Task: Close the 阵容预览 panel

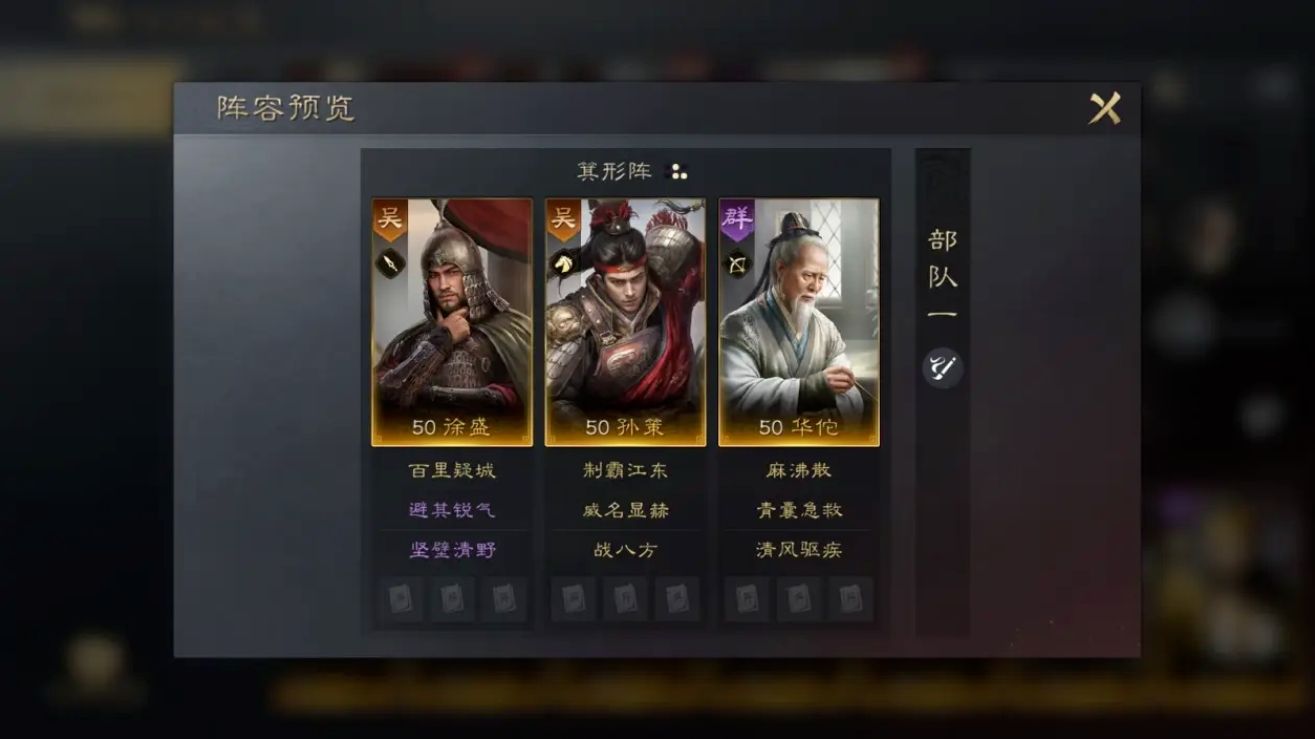Action: [1104, 106]
